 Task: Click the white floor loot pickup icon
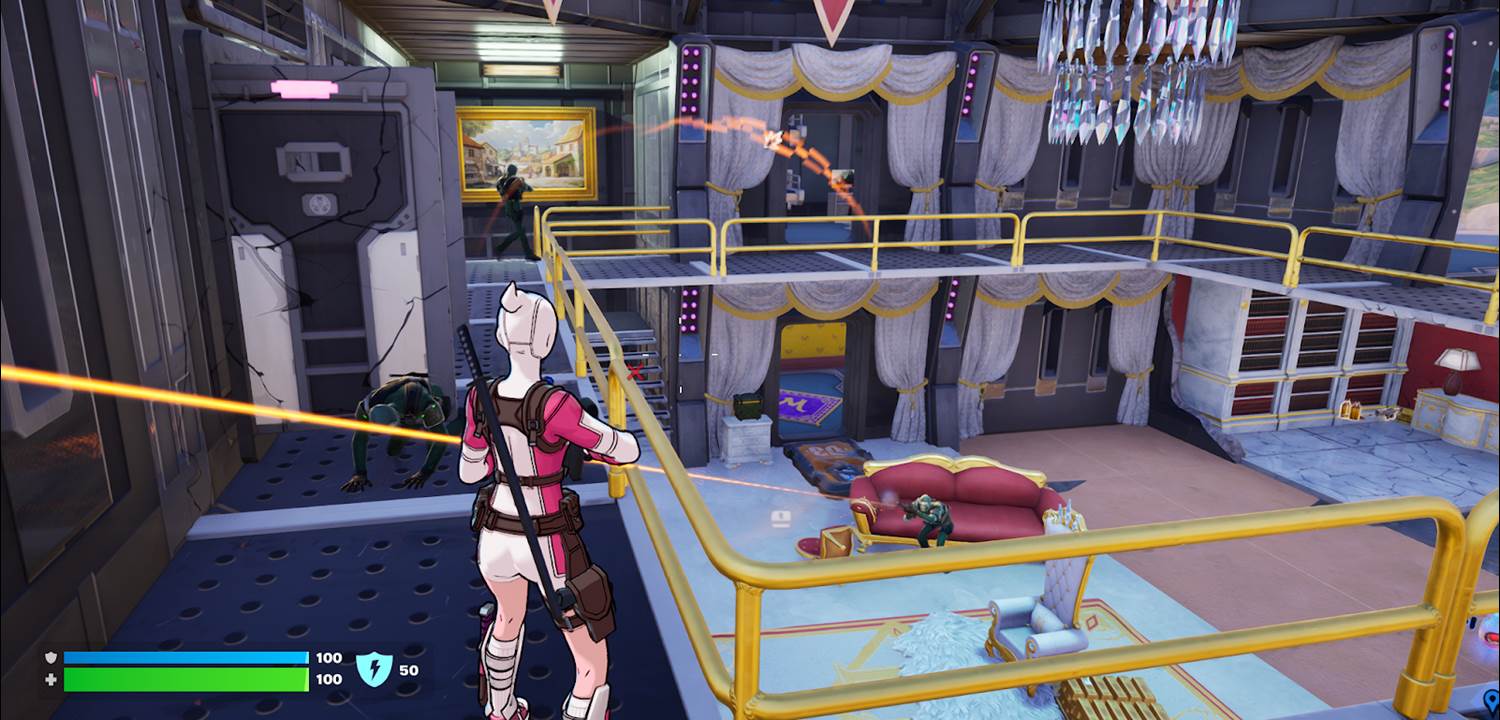[779, 519]
